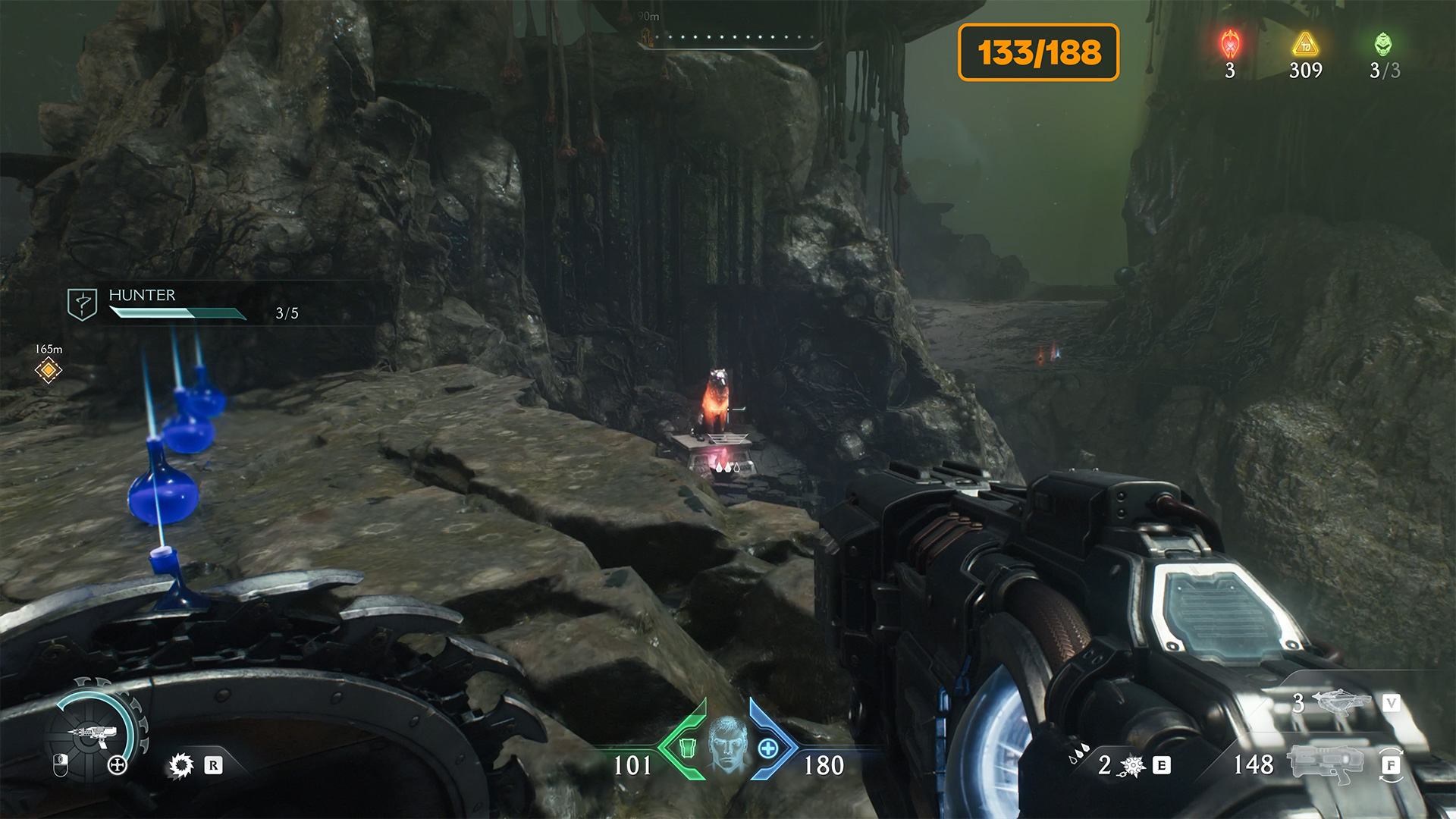Activate the shield saw ability icon
1456x819 pixels.
(x=181, y=765)
